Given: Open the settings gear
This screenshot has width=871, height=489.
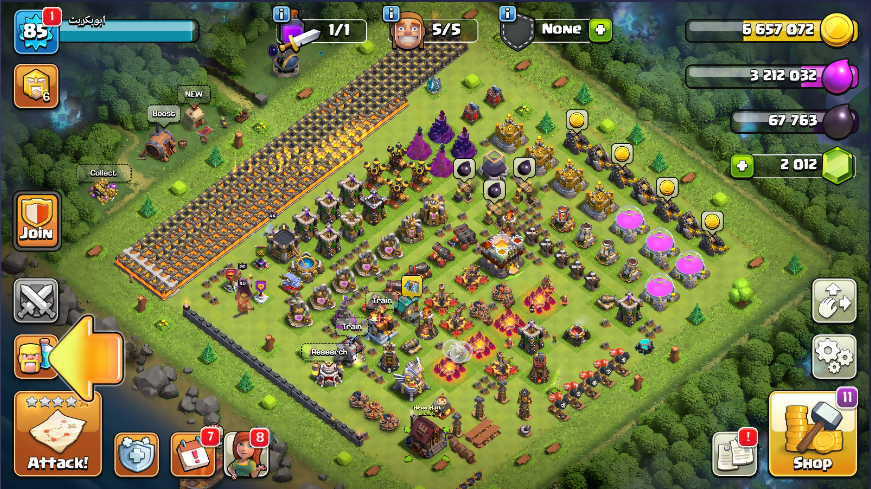Looking at the screenshot, I should pos(833,354).
